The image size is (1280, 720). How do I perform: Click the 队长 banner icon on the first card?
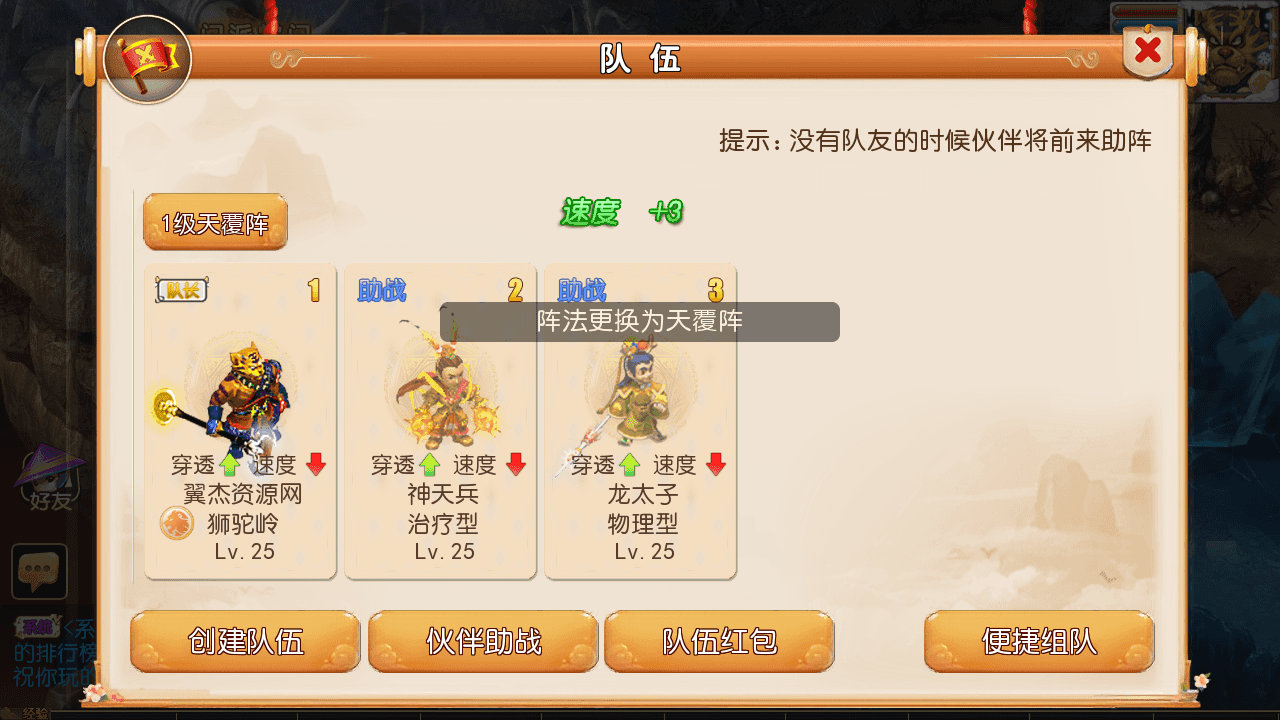click(x=182, y=291)
